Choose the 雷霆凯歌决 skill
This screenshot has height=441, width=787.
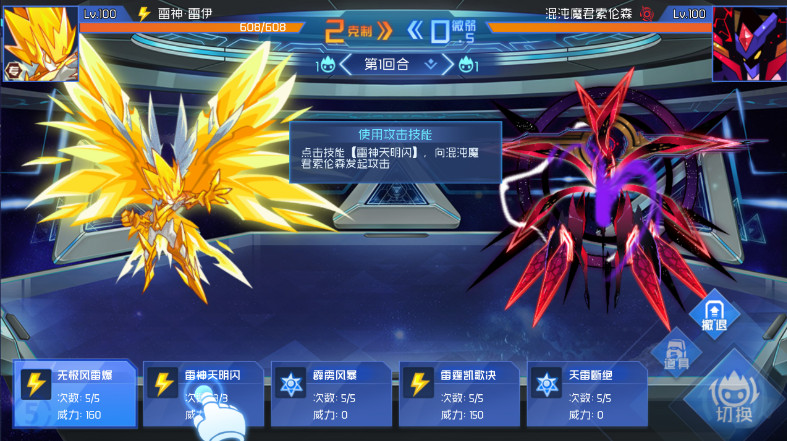(458, 393)
